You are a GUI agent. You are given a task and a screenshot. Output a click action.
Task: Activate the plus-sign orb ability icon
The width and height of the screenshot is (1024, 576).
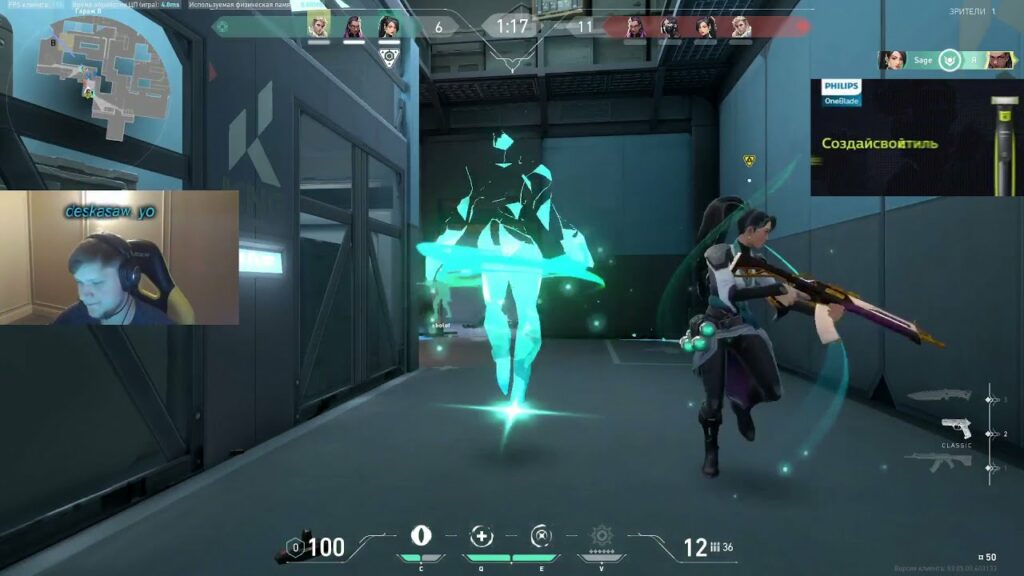click(483, 535)
